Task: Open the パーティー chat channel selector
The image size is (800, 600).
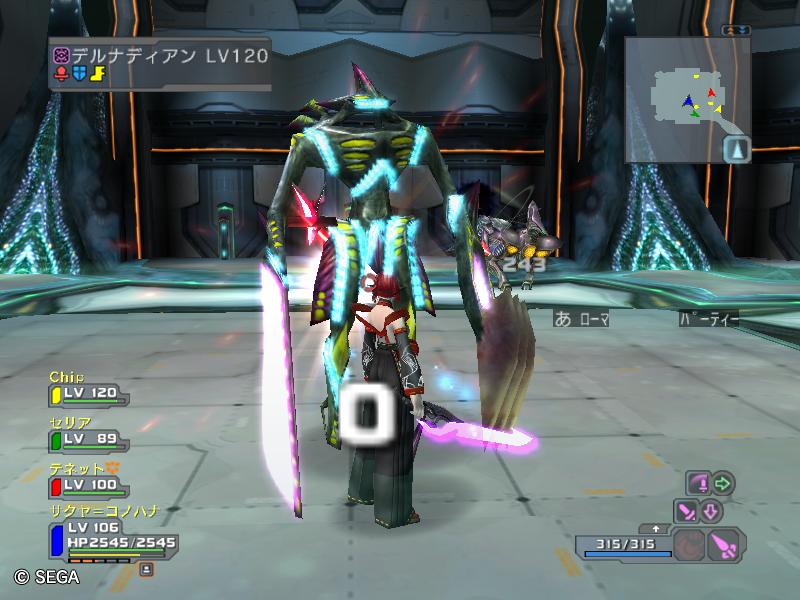Action: coord(710,318)
